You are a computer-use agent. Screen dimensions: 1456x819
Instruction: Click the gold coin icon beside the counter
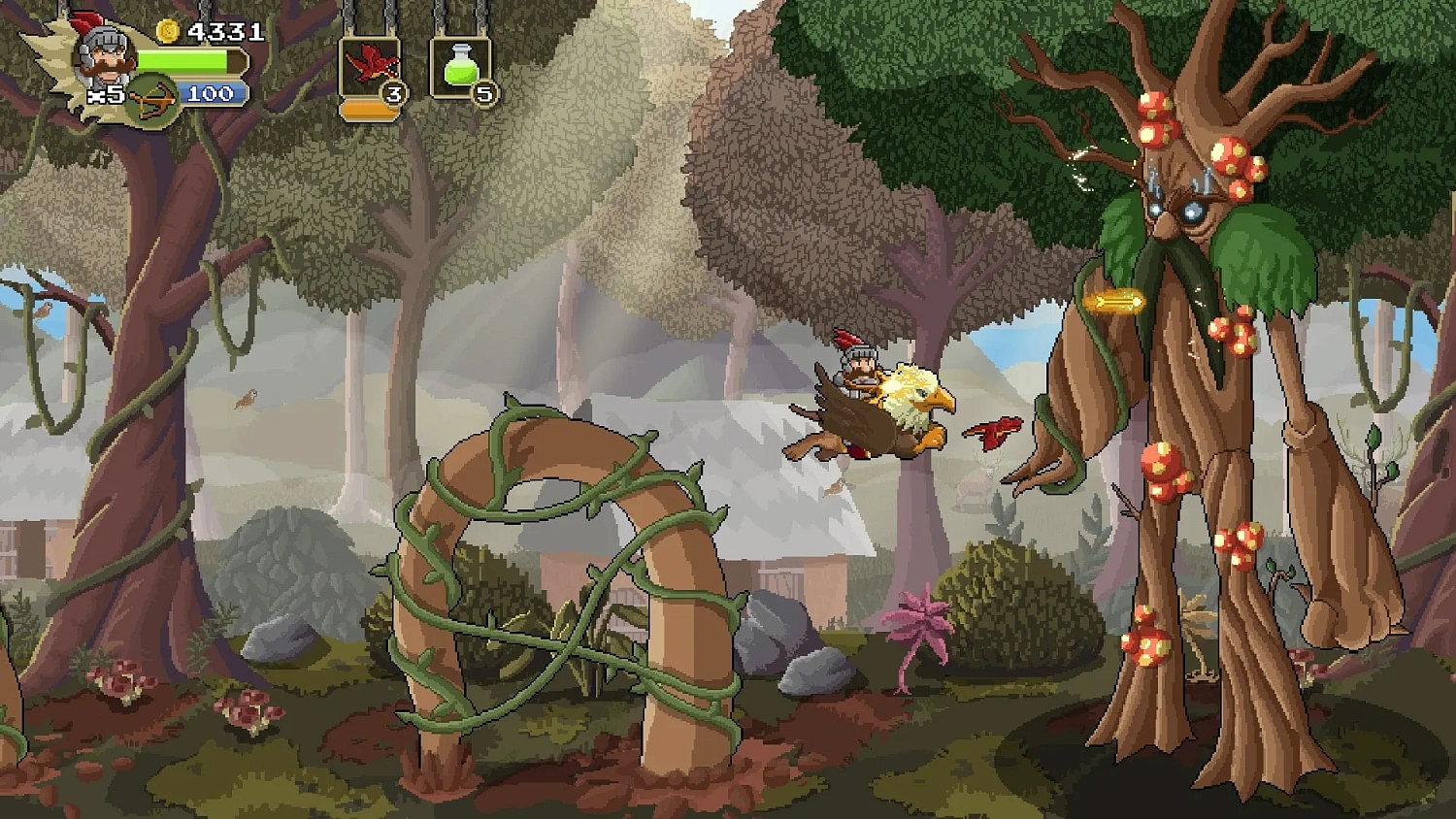coord(169,31)
